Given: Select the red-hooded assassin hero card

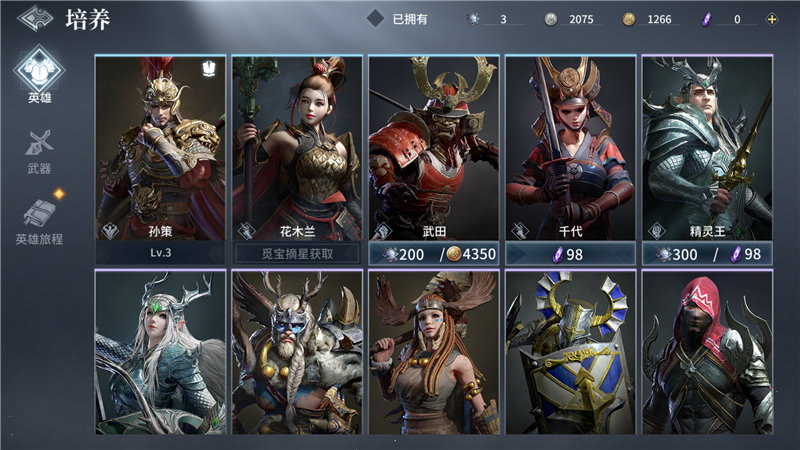Looking at the screenshot, I should point(707,352).
